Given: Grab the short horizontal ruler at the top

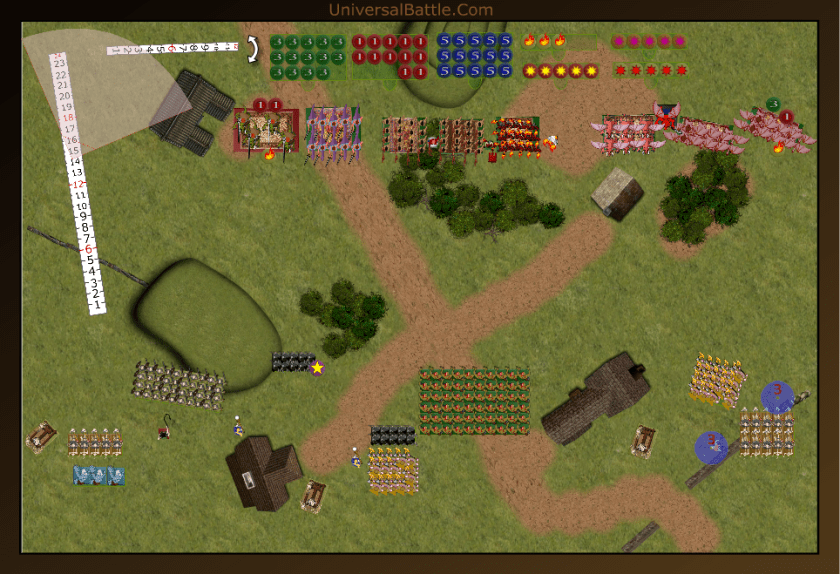Looking at the screenshot, I should (x=172, y=48).
